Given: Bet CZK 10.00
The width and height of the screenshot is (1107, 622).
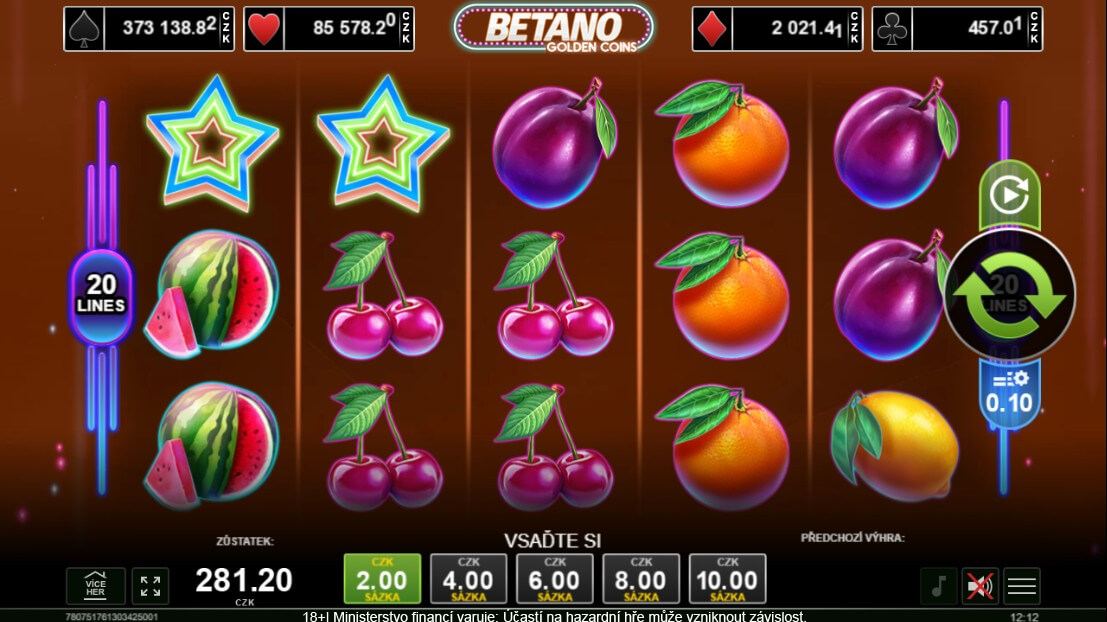Looking at the screenshot, I should click(727, 579).
